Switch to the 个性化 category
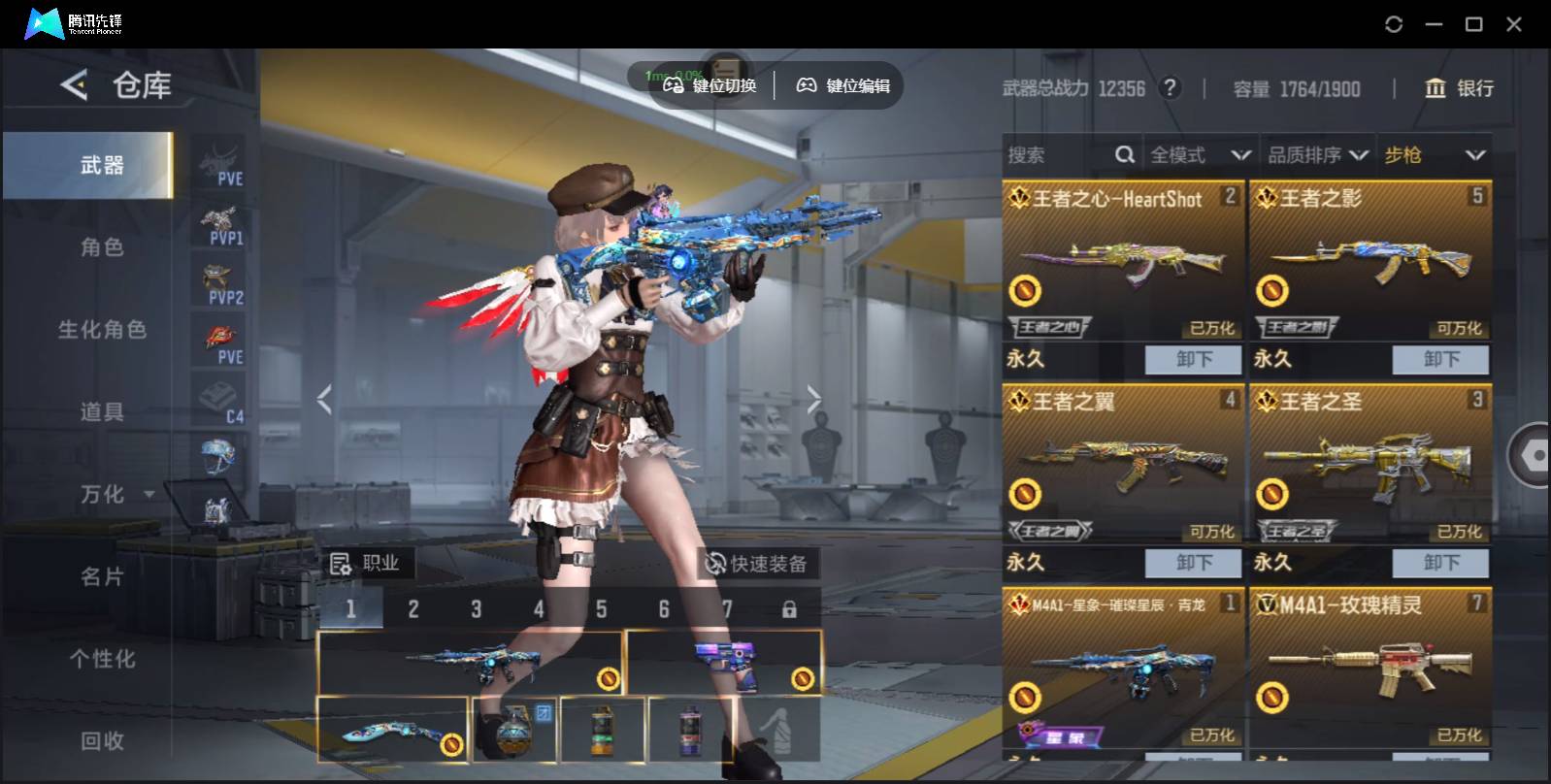 (102, 659)
